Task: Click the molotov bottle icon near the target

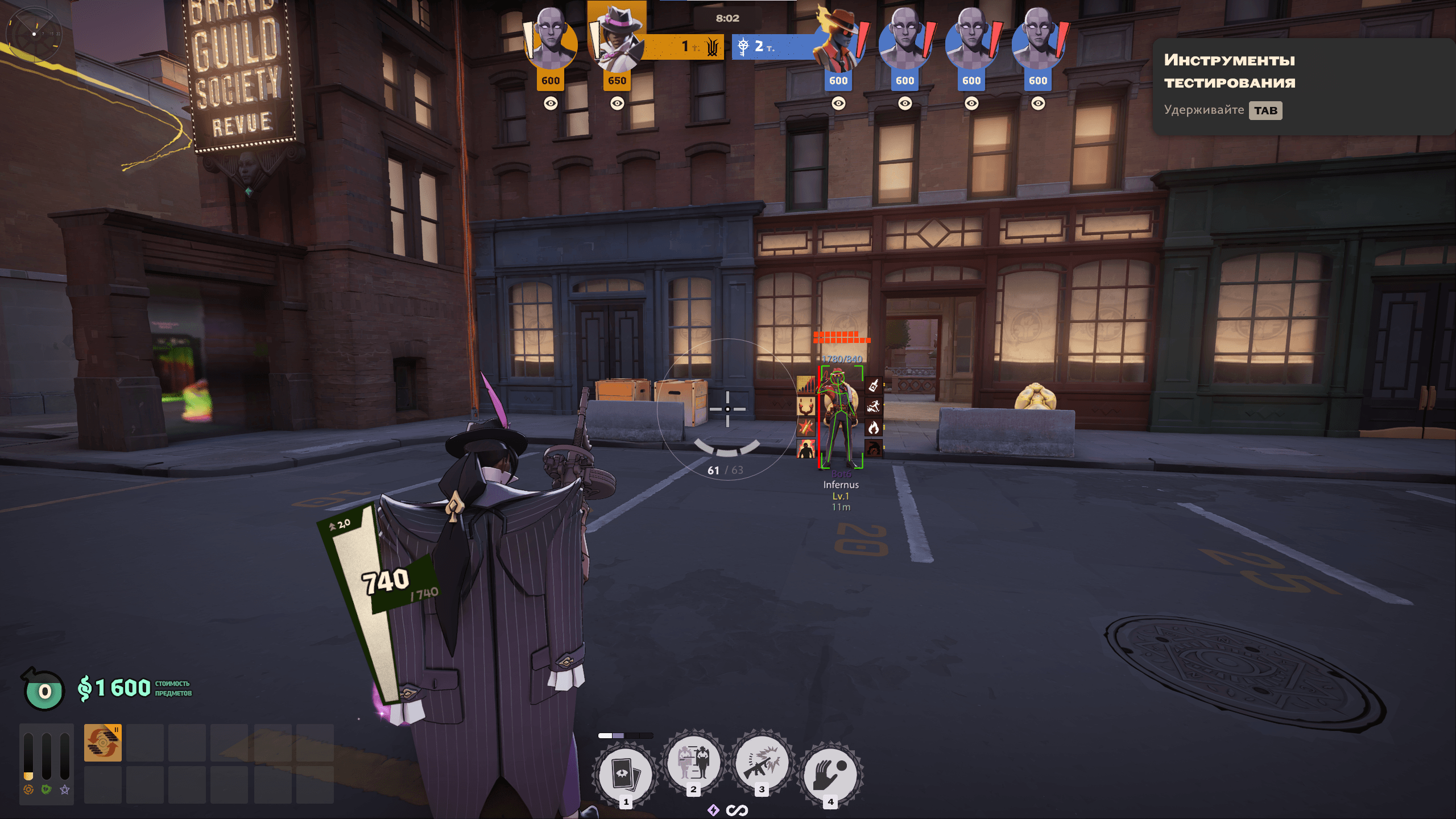Action: pyautogui.click(x=874, y=386)
